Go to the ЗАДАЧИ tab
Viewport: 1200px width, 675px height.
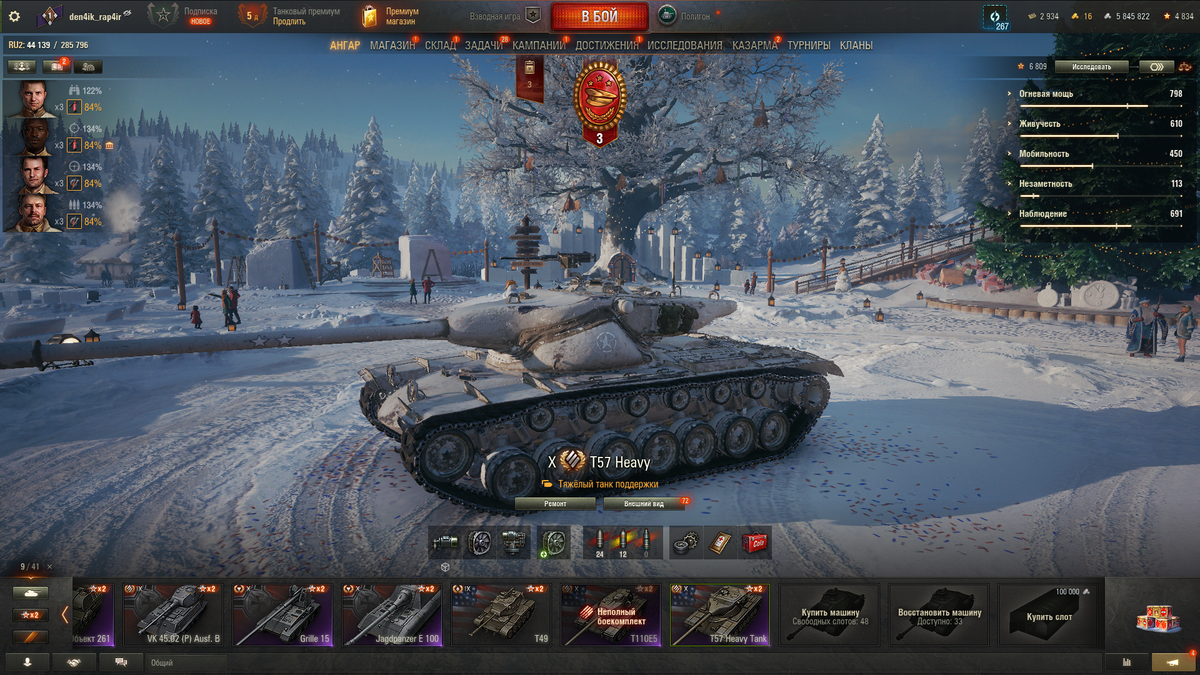click(x=484, y=45)
